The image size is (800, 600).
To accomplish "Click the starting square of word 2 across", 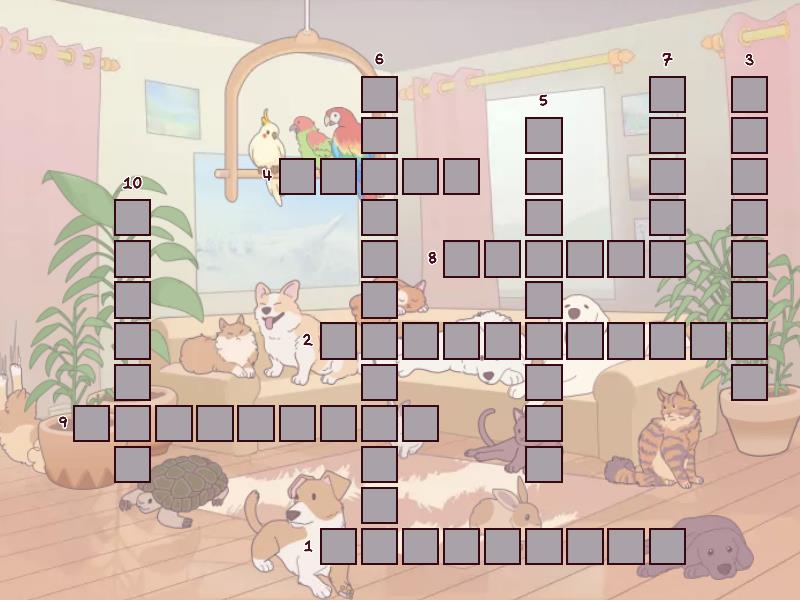I will [339, 341].
